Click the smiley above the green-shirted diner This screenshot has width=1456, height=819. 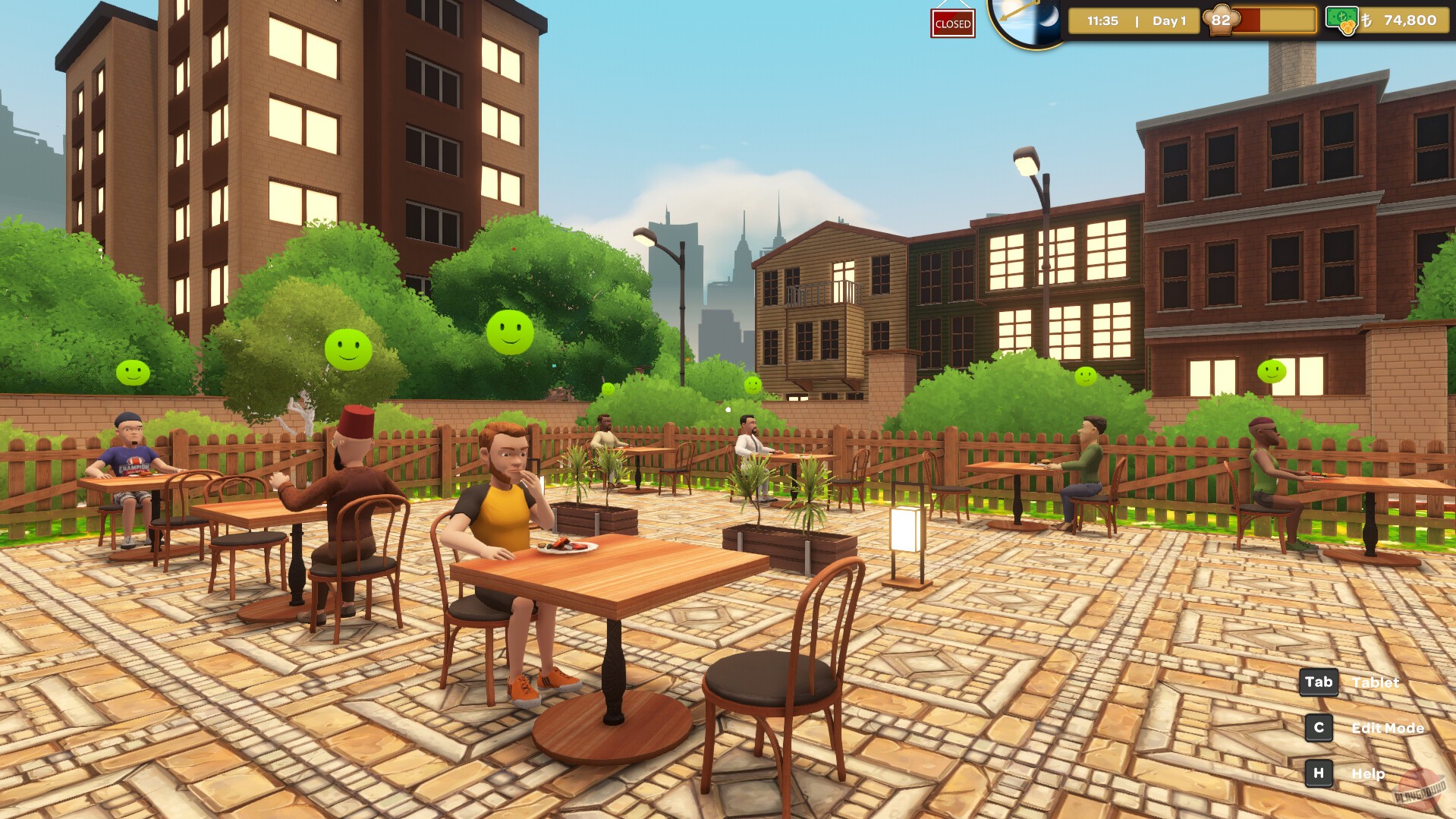click(1086, 375)
